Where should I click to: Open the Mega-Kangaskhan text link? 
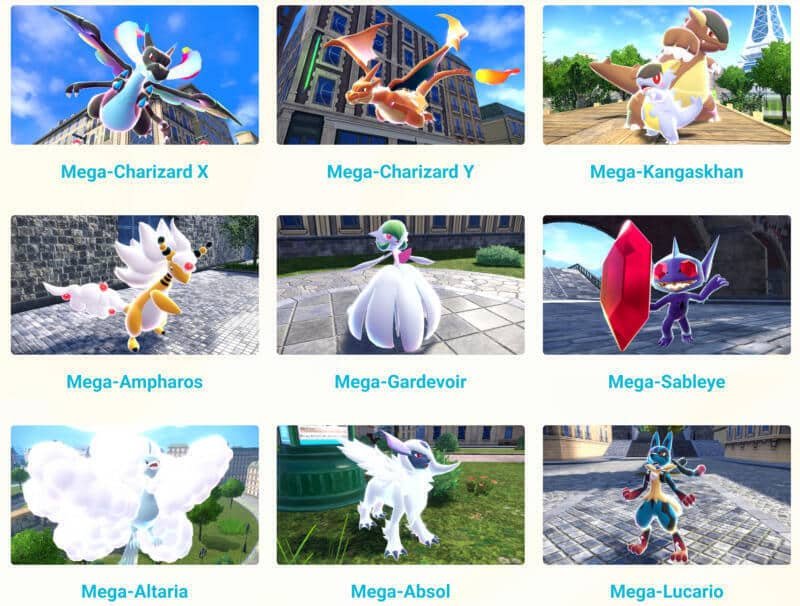tap(666, 172)
